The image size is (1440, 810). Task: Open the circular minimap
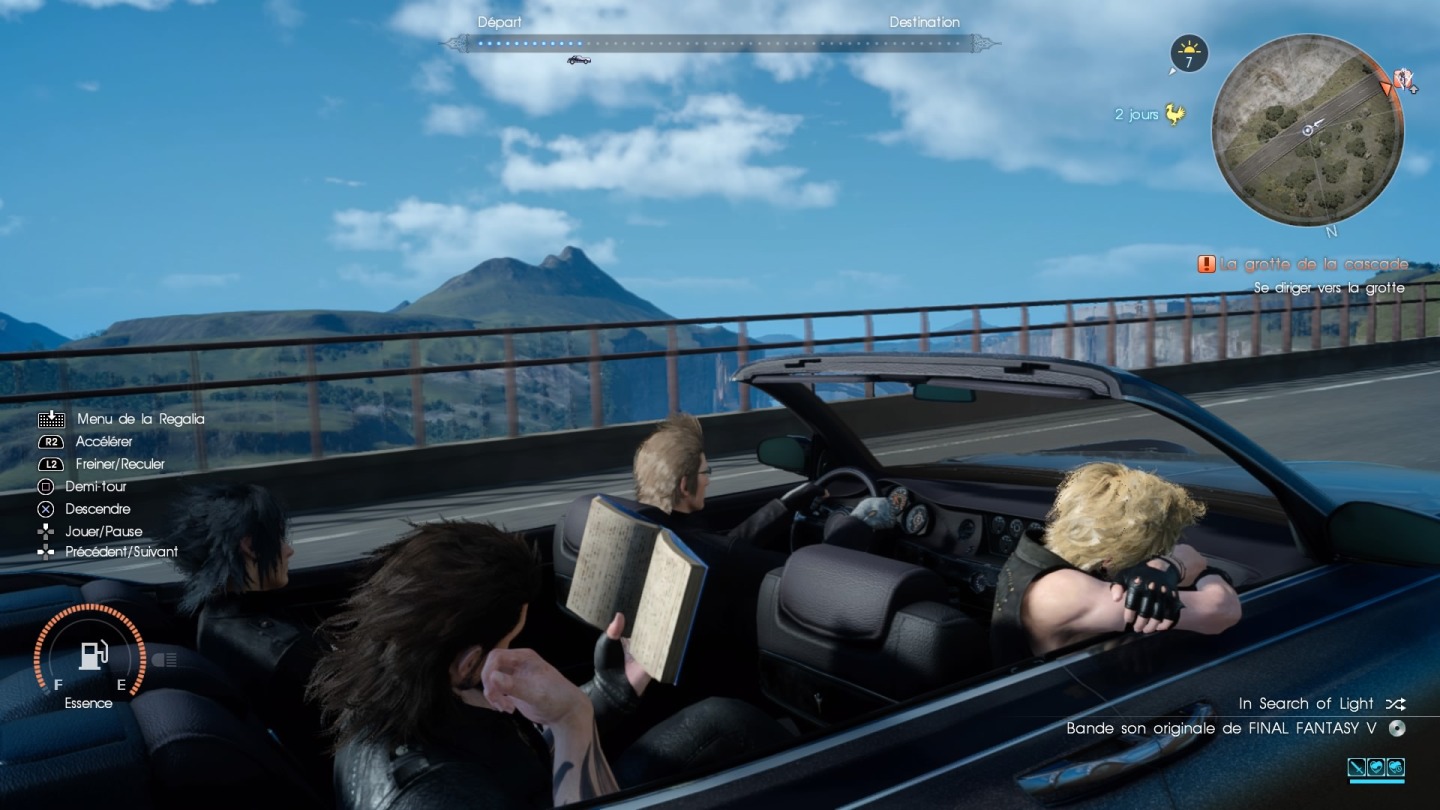click(1307, 130)
